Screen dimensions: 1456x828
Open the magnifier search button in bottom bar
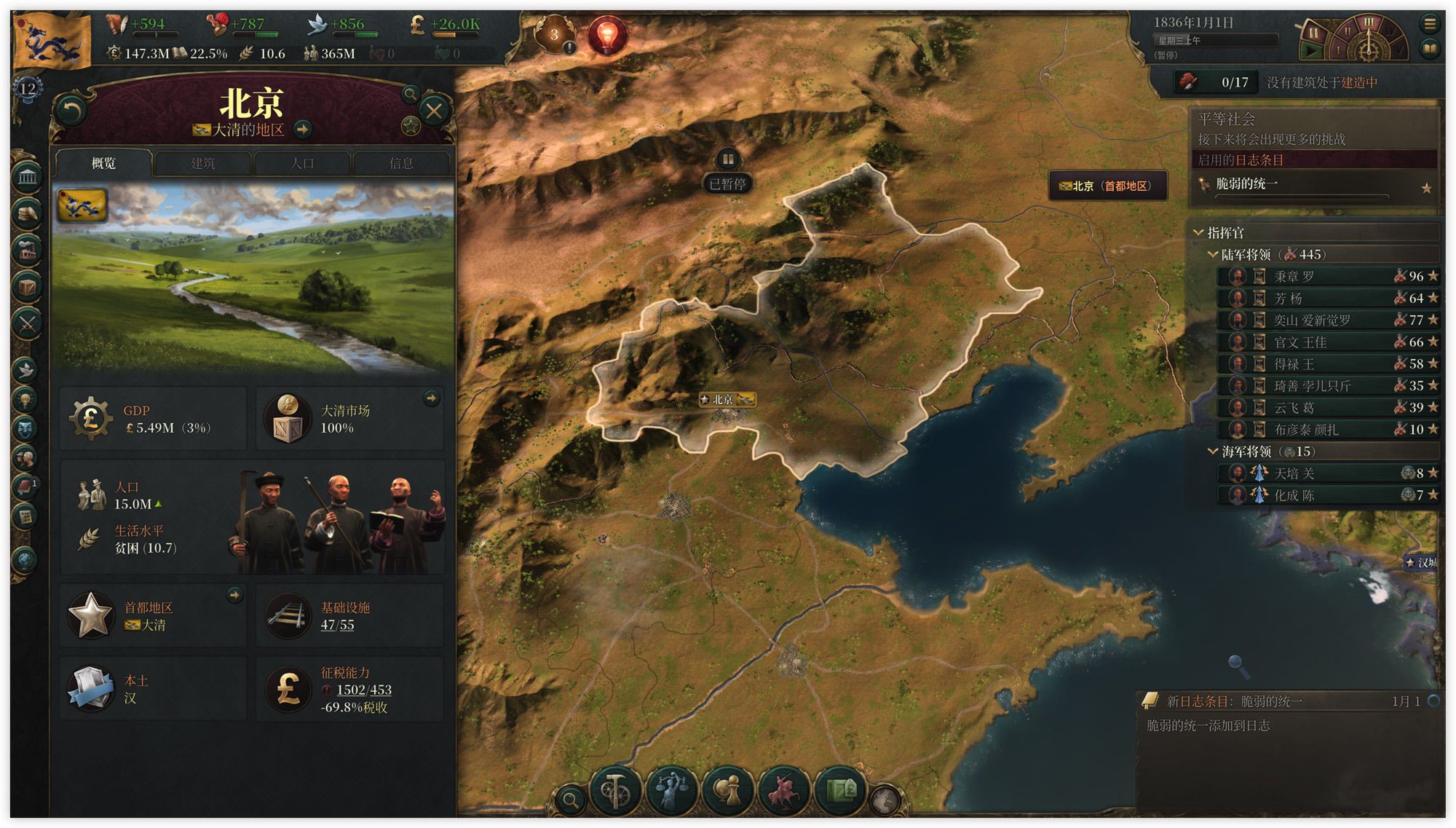click(571, 800)
